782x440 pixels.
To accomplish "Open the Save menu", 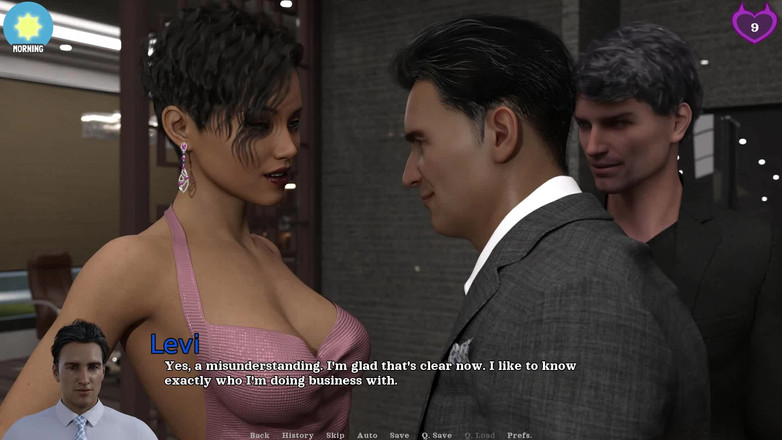I will coord(399,435).
